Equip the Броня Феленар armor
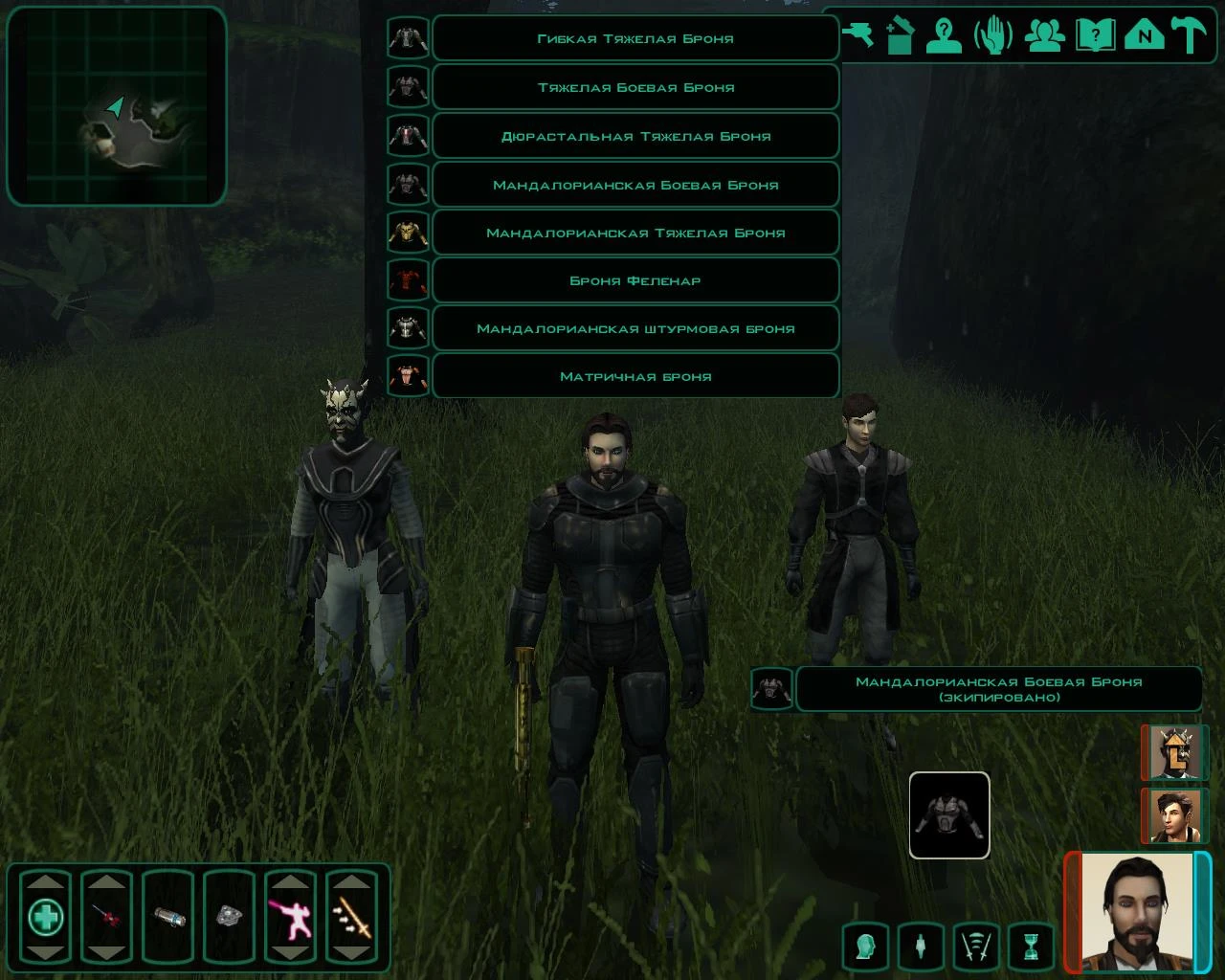This screenshot has width=1225, height=980. coord(635,279)
